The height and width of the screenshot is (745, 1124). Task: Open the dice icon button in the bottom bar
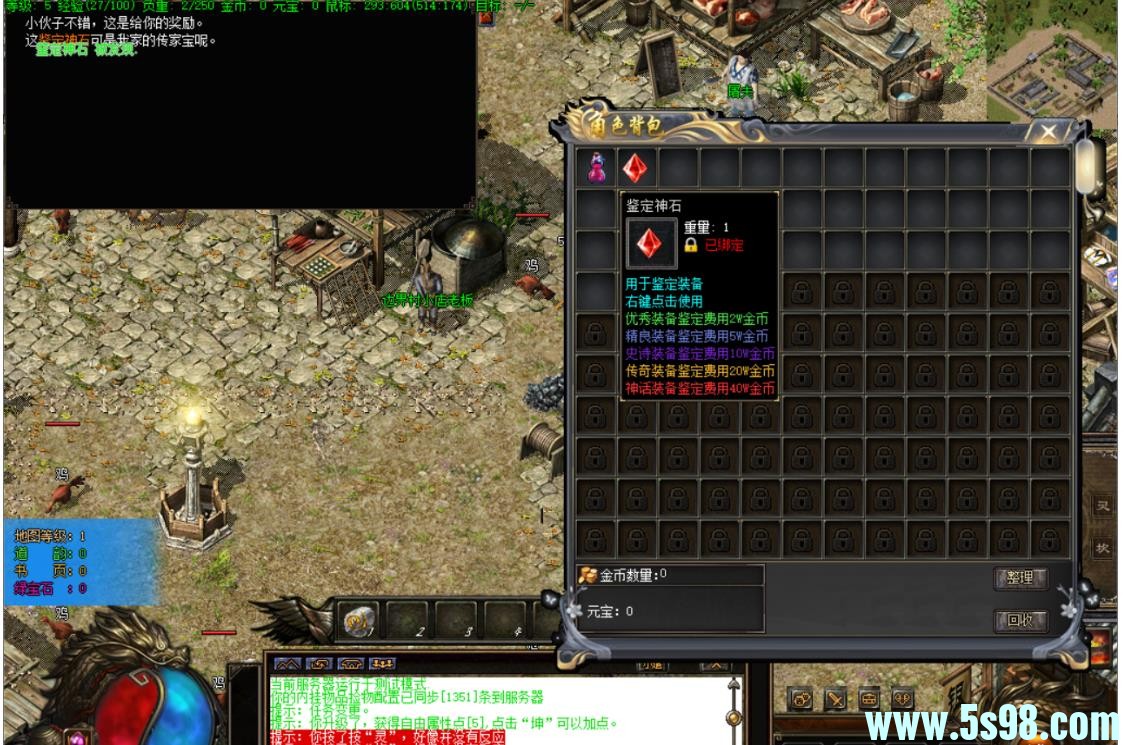click(801, 700)
